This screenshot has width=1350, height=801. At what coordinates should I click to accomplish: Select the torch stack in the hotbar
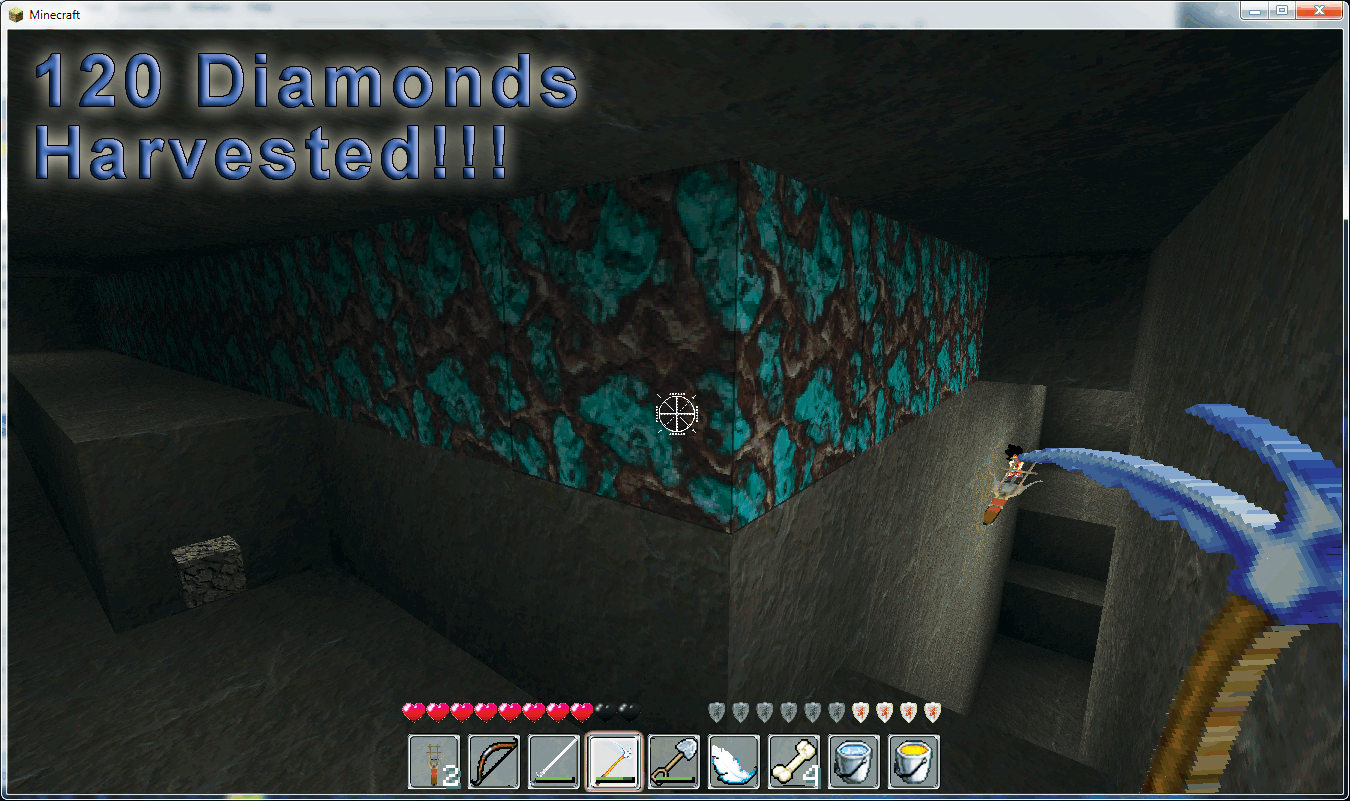434,762
